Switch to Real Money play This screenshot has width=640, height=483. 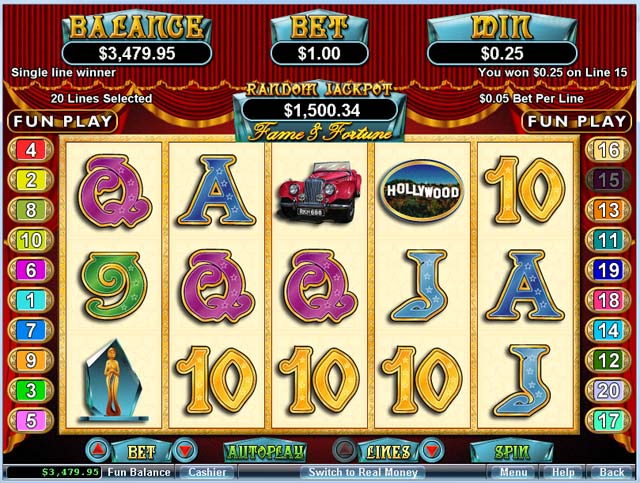(x=362, y=472)
